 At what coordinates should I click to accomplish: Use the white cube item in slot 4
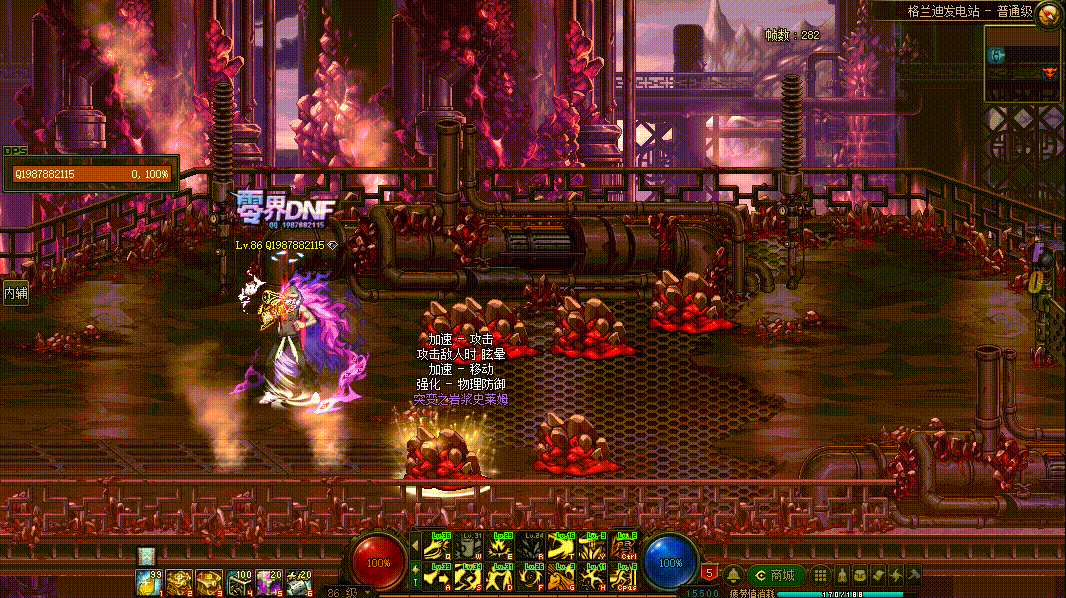pos(239,580)
